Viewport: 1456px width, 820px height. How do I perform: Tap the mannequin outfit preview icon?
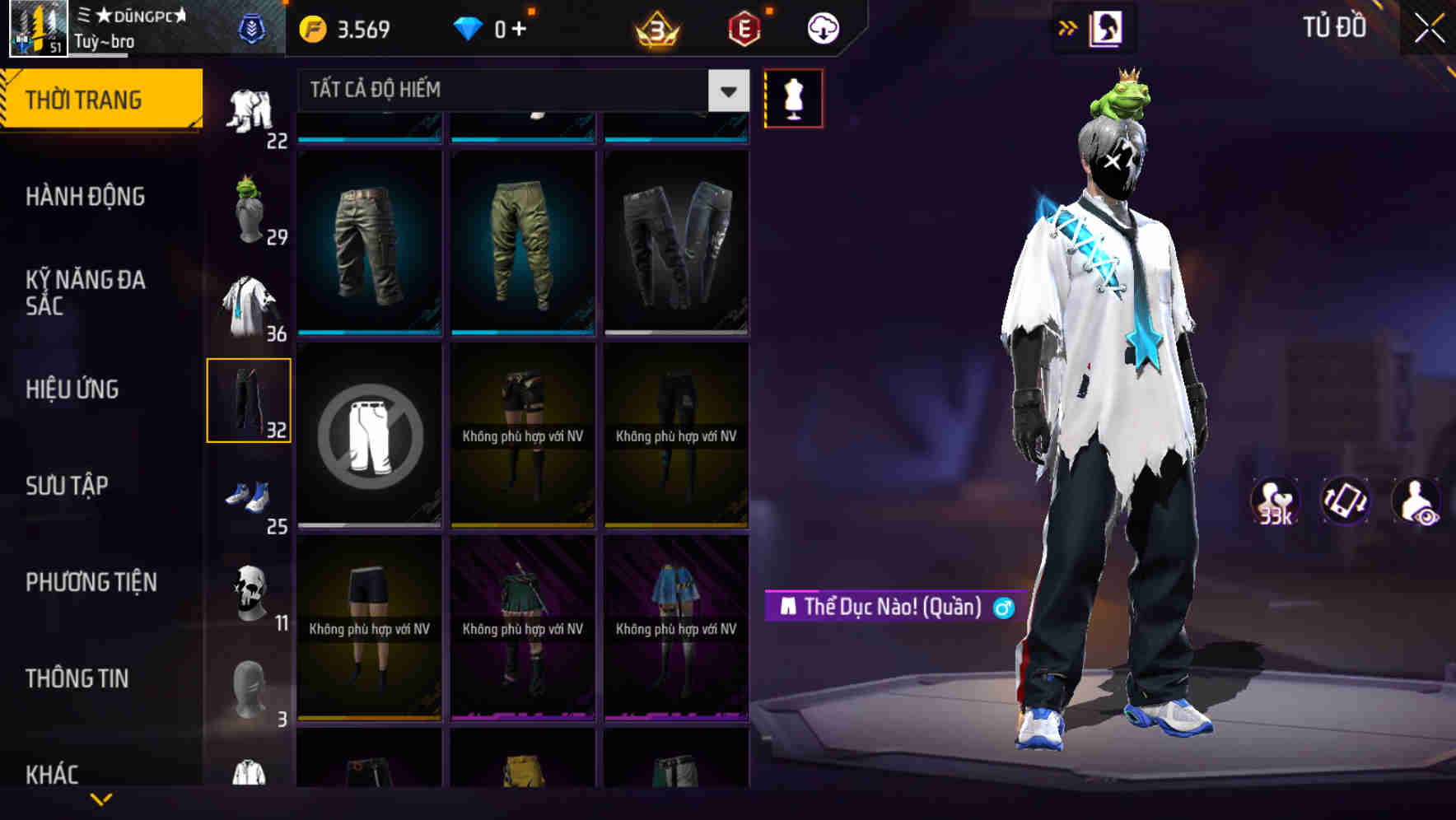(x=793, y=97)
